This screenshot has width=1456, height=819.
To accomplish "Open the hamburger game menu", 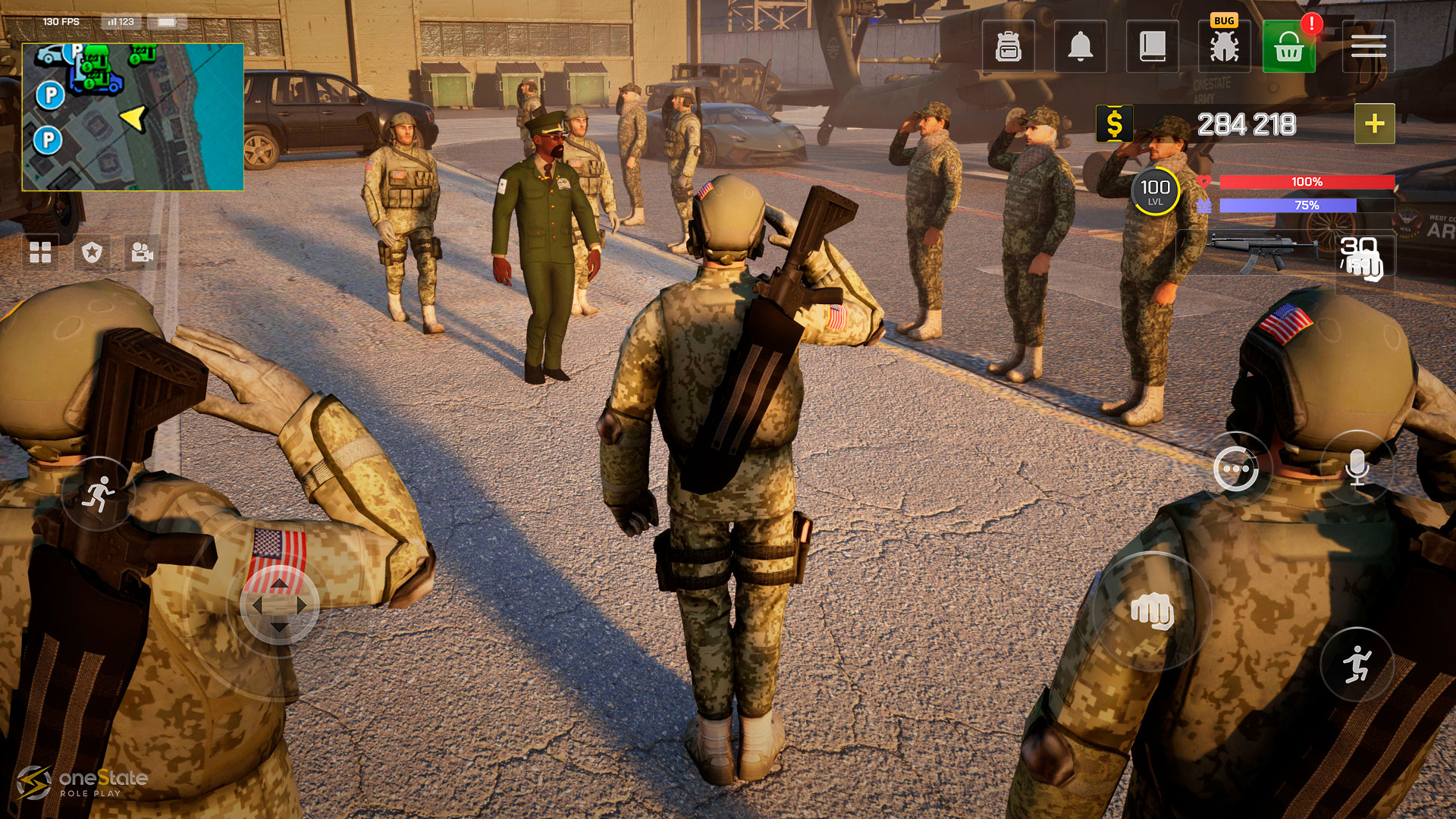I will pos(1369,47).
